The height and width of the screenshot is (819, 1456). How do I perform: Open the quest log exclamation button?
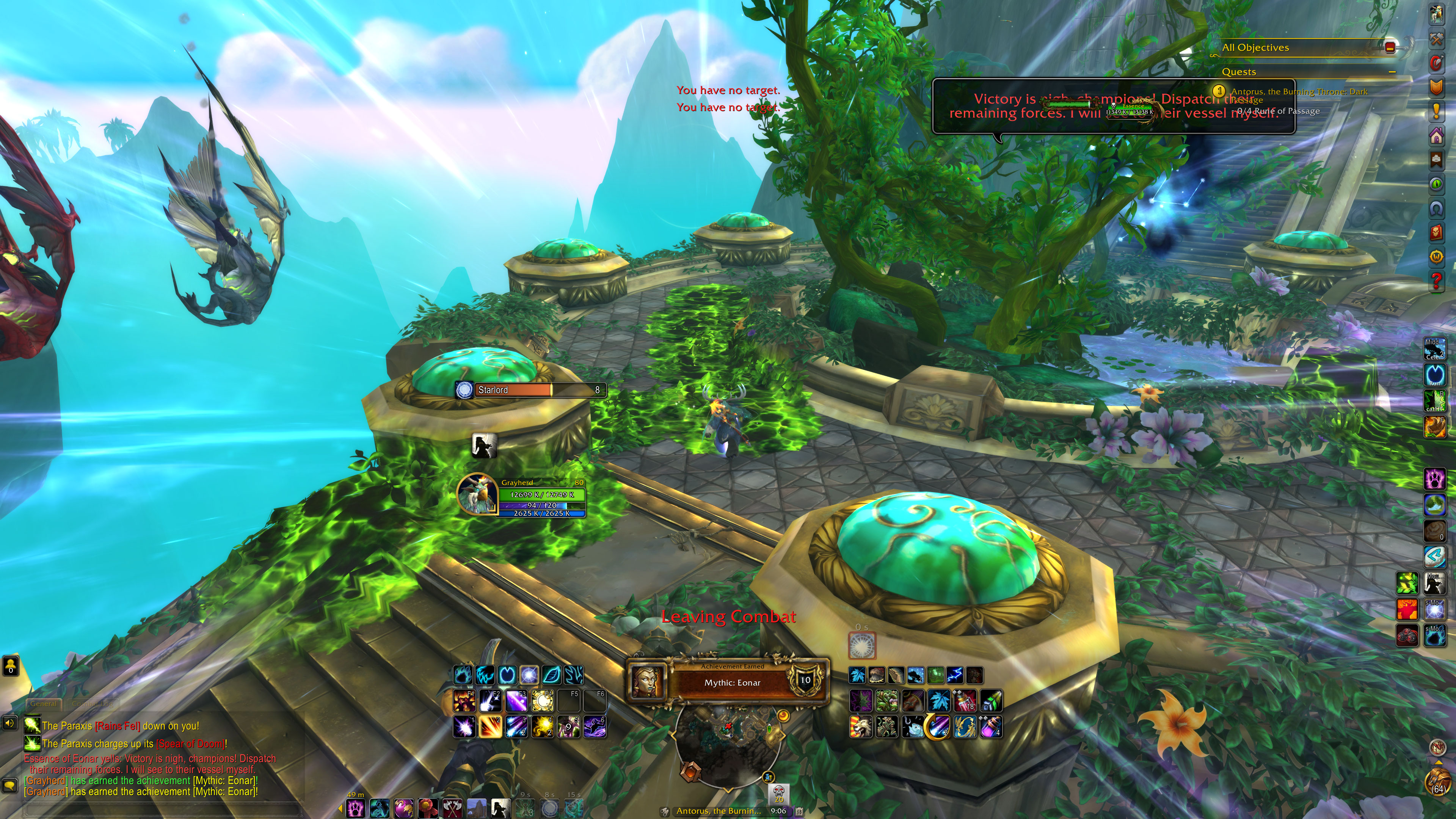tap(1437, 111)
